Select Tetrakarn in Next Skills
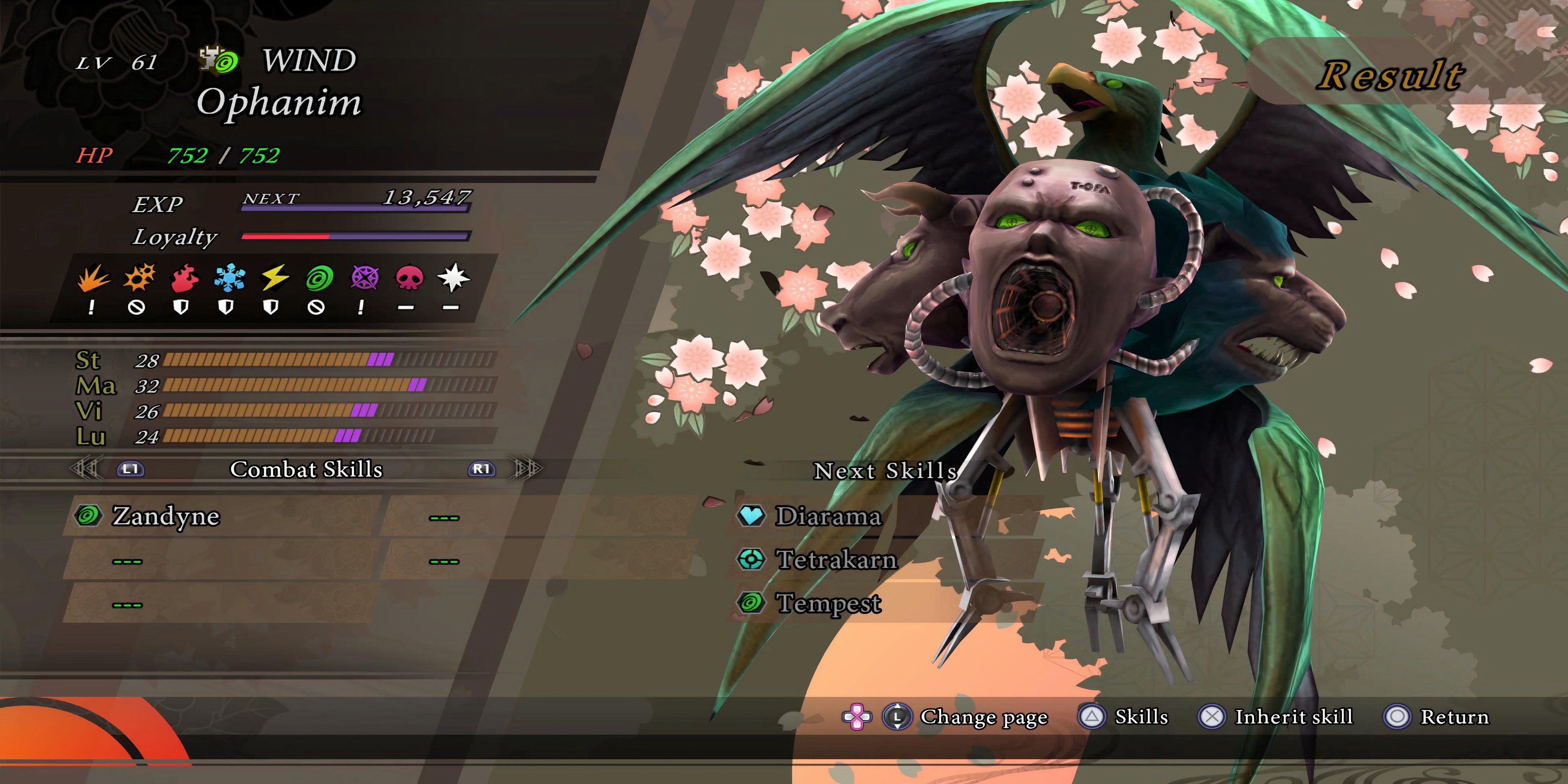Image resolution: width=1568 pixels, height=784 pixels. pyautogui.click(x=836, y=559)
